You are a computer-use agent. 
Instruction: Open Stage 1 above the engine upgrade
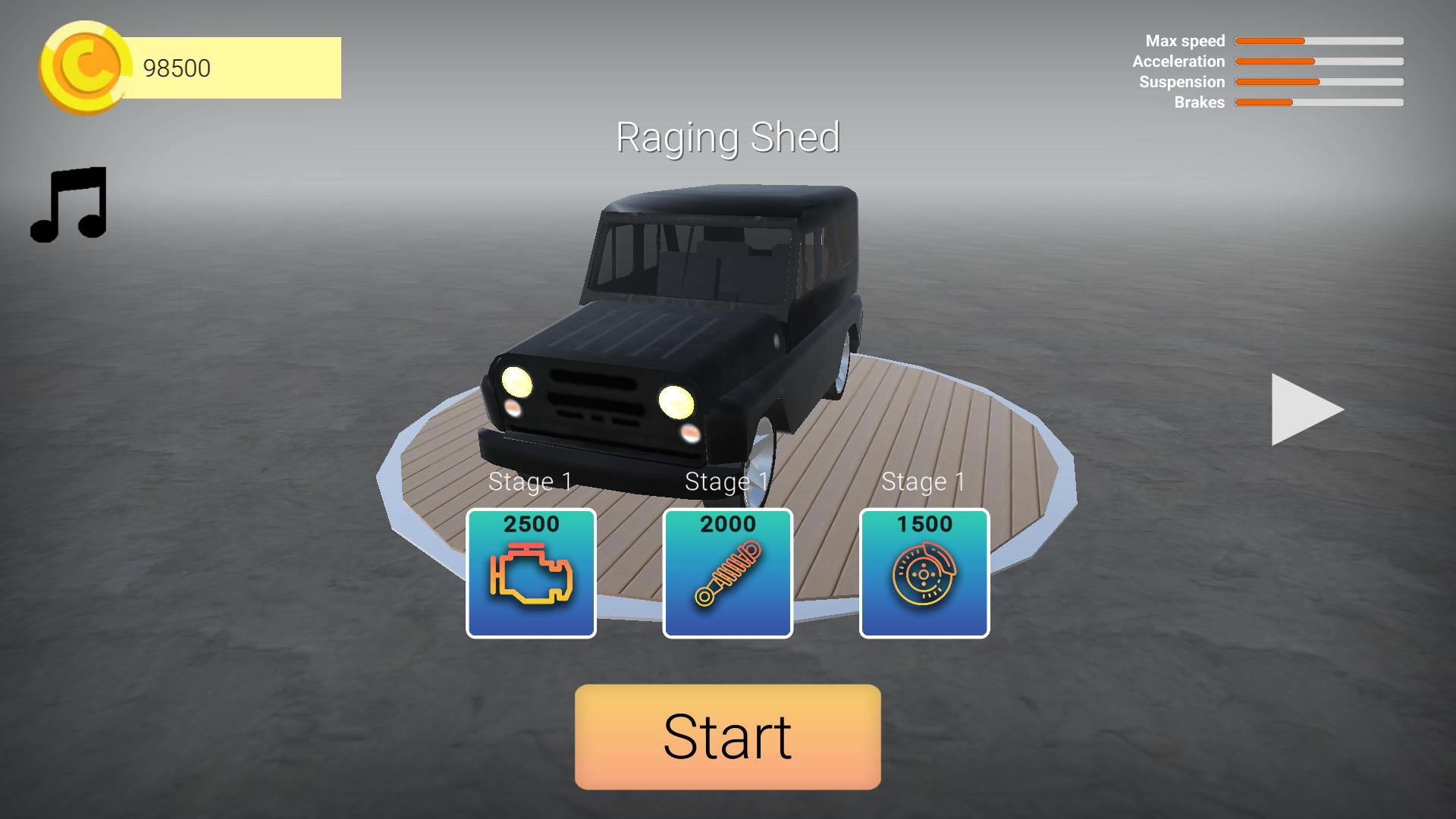coord(531,479)
